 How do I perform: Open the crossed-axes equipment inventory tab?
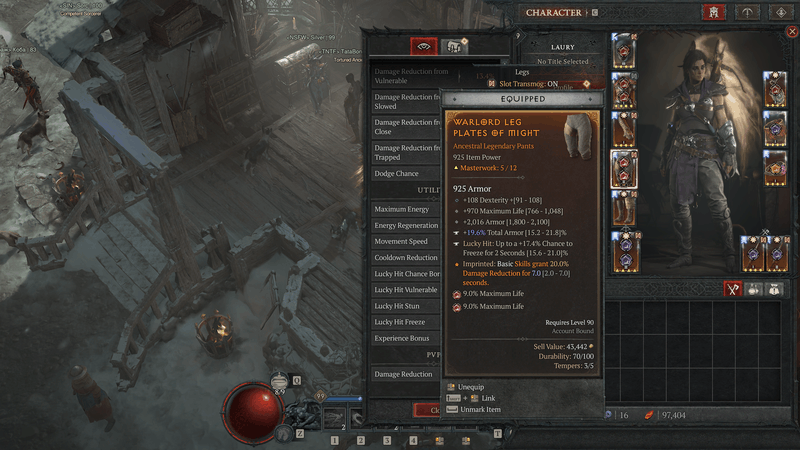[x=731, y=289]
